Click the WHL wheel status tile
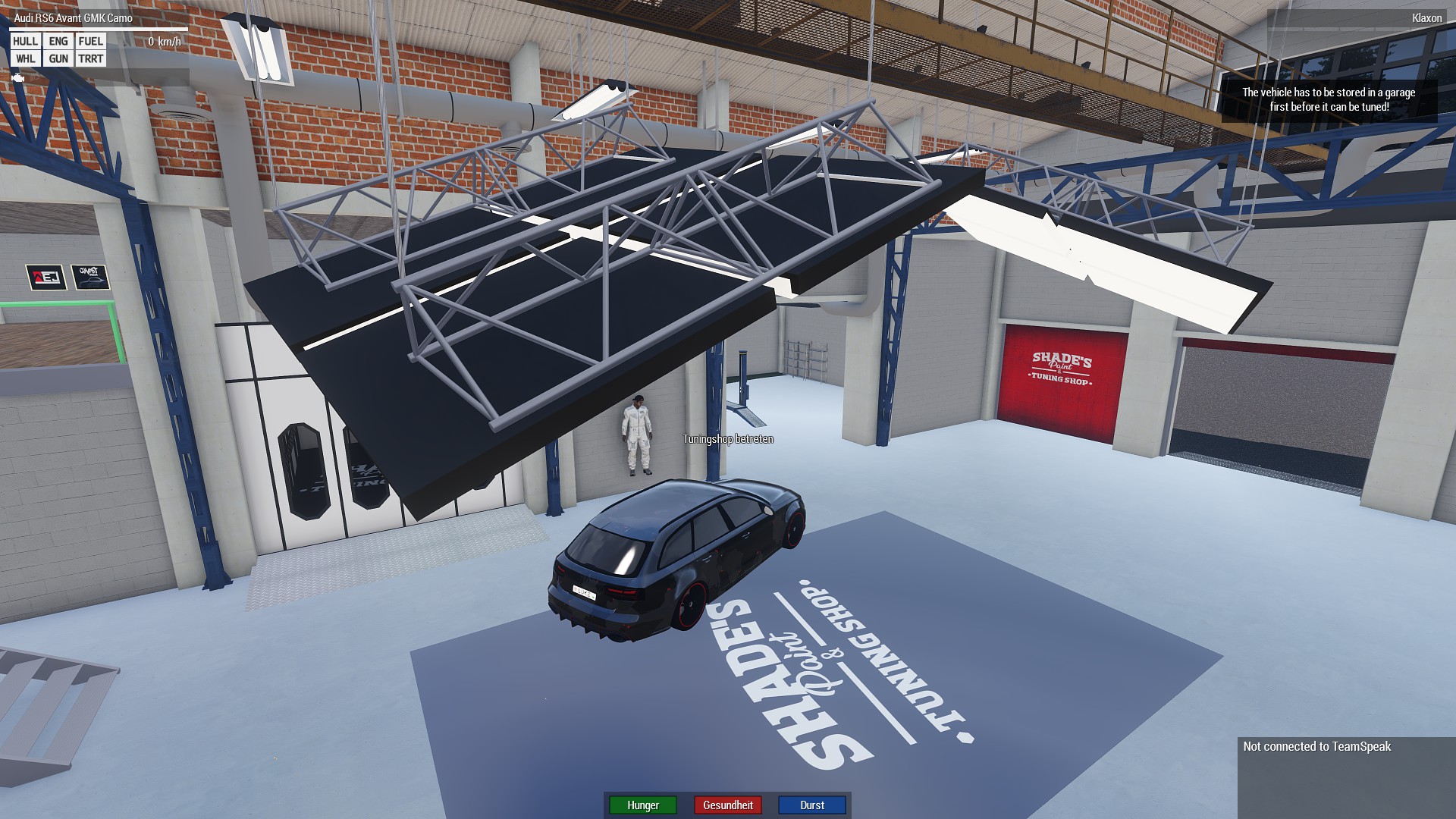 click(25, 58)
